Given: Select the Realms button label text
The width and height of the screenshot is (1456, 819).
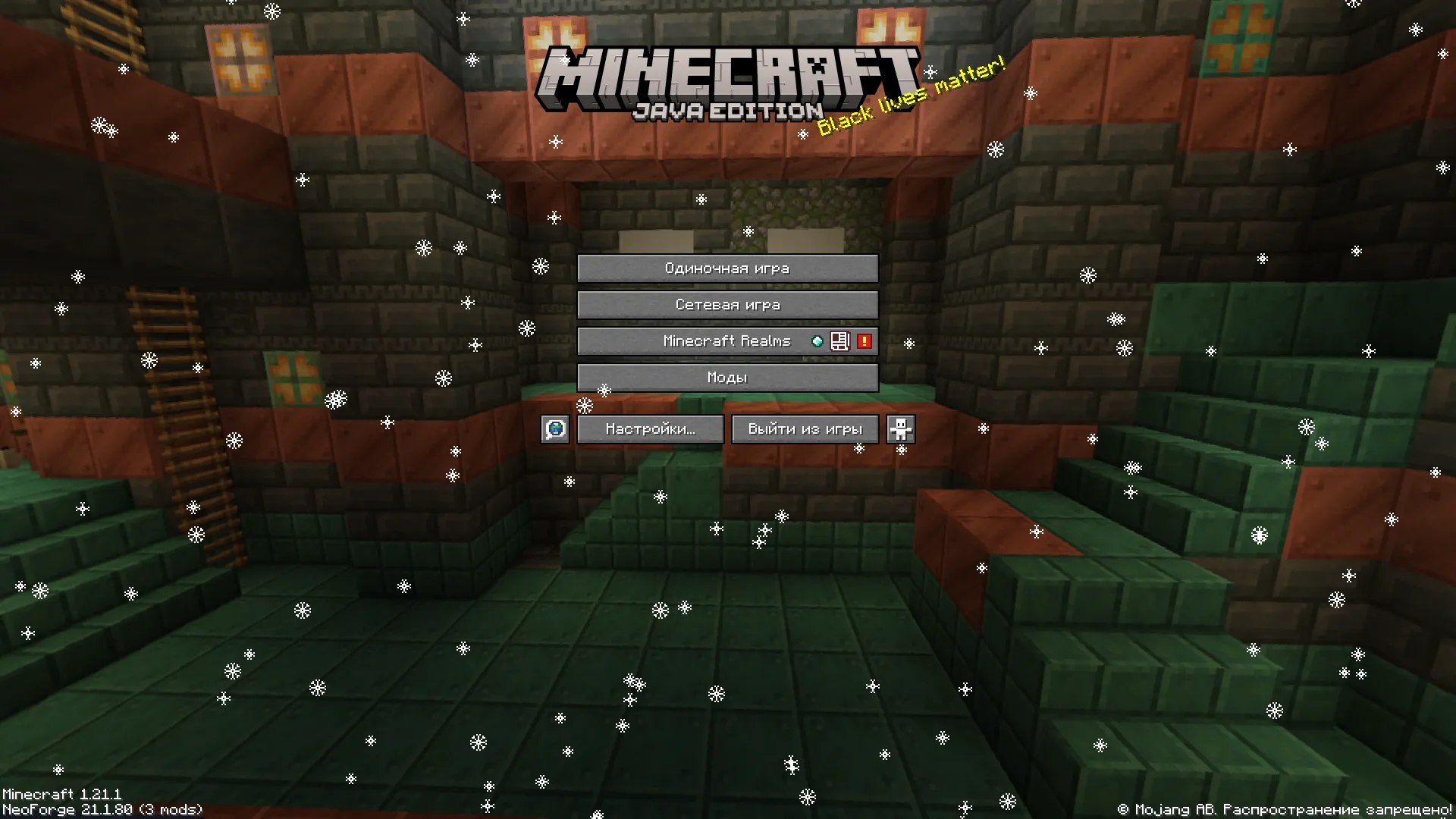Looking at the screenshot, I should (726, 340).
